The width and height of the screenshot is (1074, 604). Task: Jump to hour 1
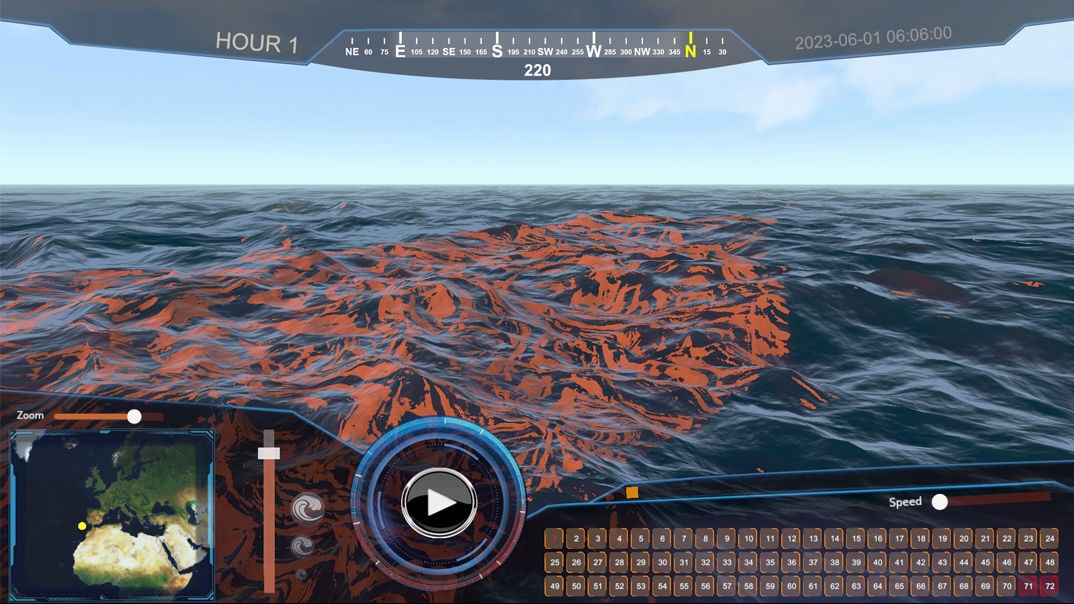click(554, 539)
